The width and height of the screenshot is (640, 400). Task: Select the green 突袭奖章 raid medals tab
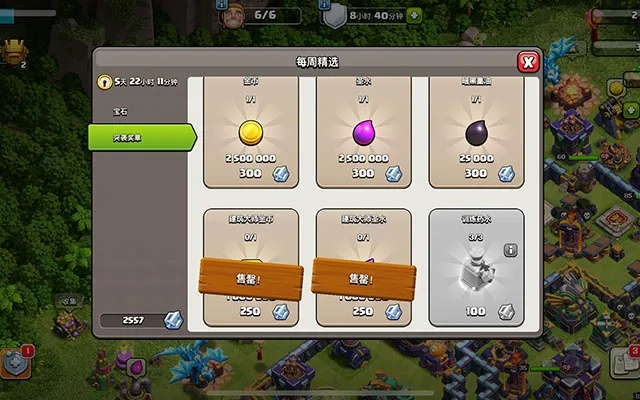pyautogui.click(x=140, y=137)
